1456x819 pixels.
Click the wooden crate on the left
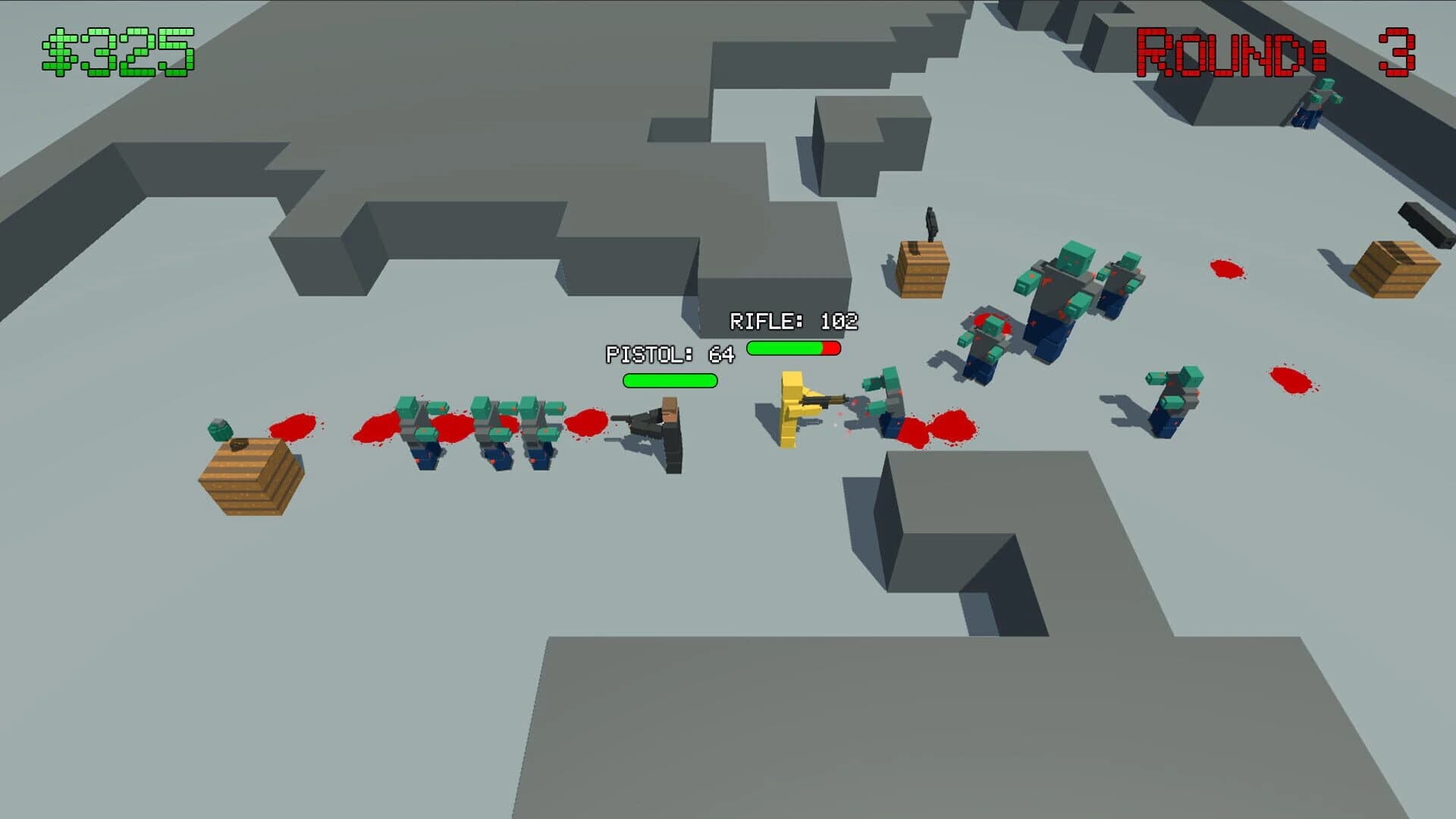(x=250, y=478)
